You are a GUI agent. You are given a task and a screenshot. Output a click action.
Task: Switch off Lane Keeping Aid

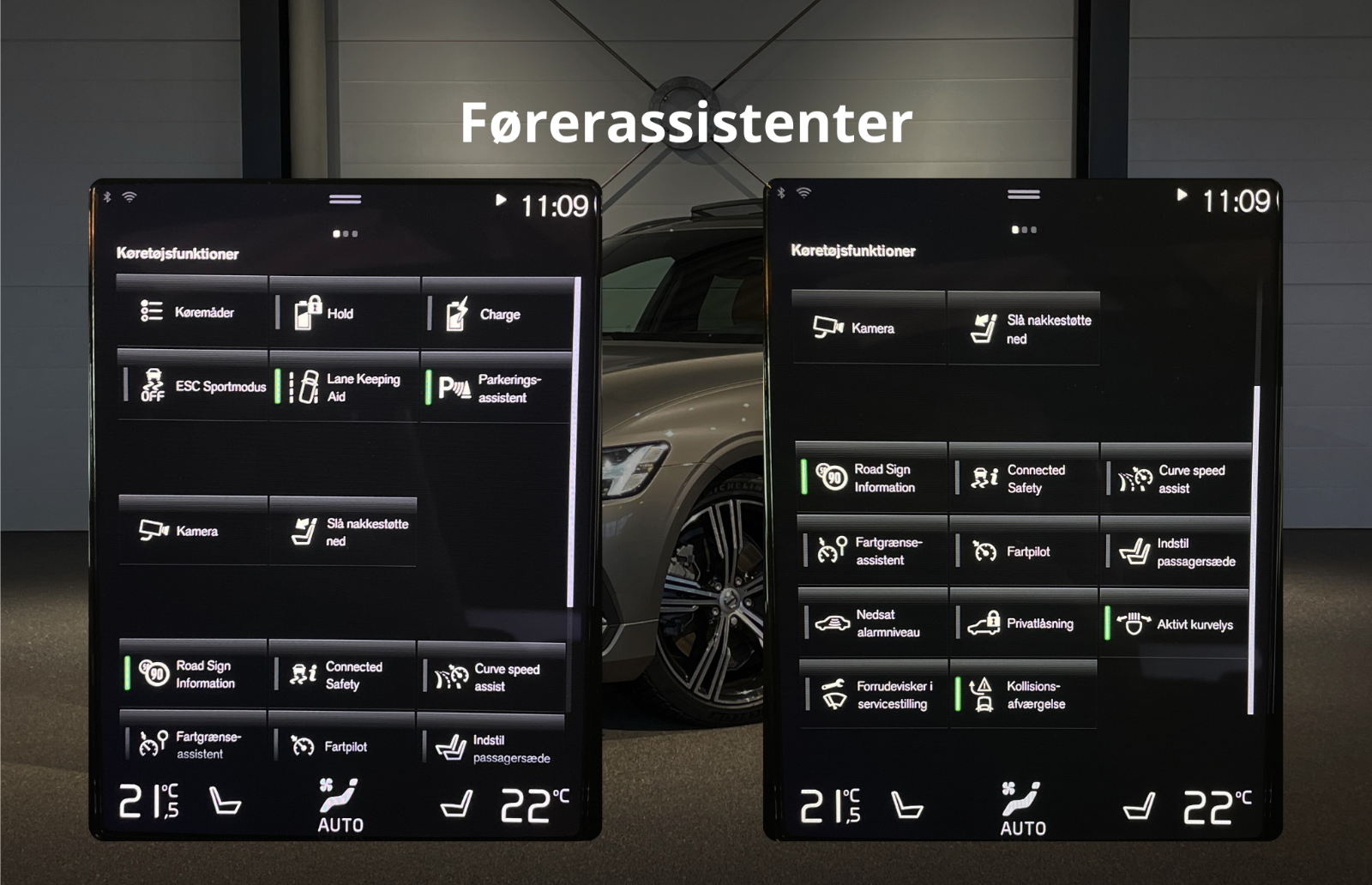[x=345, y=388]
